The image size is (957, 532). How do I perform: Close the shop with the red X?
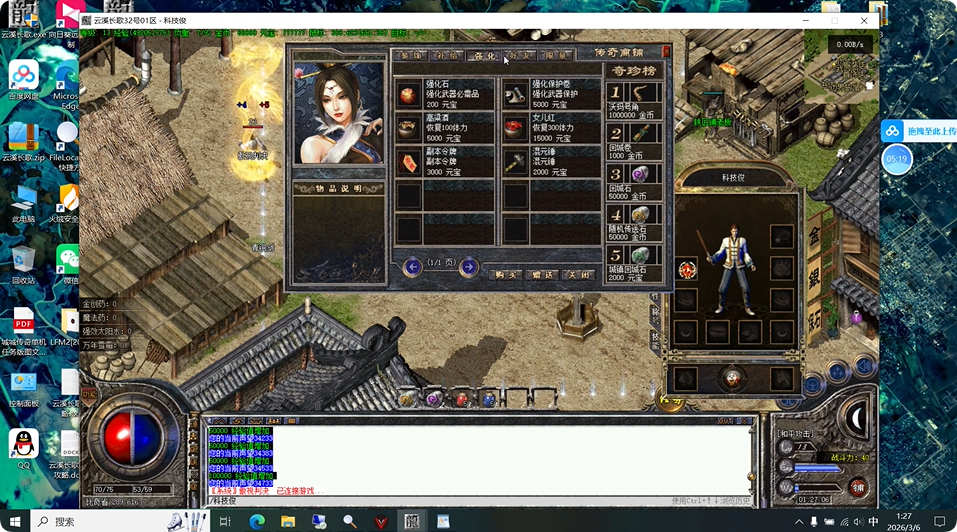[667, 51]
